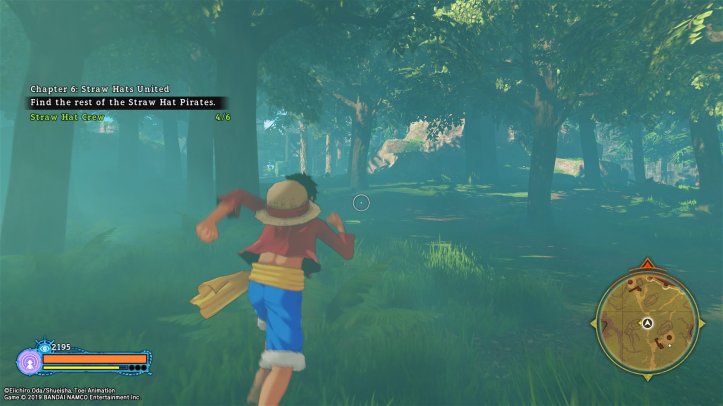Select the Straw Hat Crew objective counter
Viewport: 723px width, 406px height.
[x=222, y=117]
